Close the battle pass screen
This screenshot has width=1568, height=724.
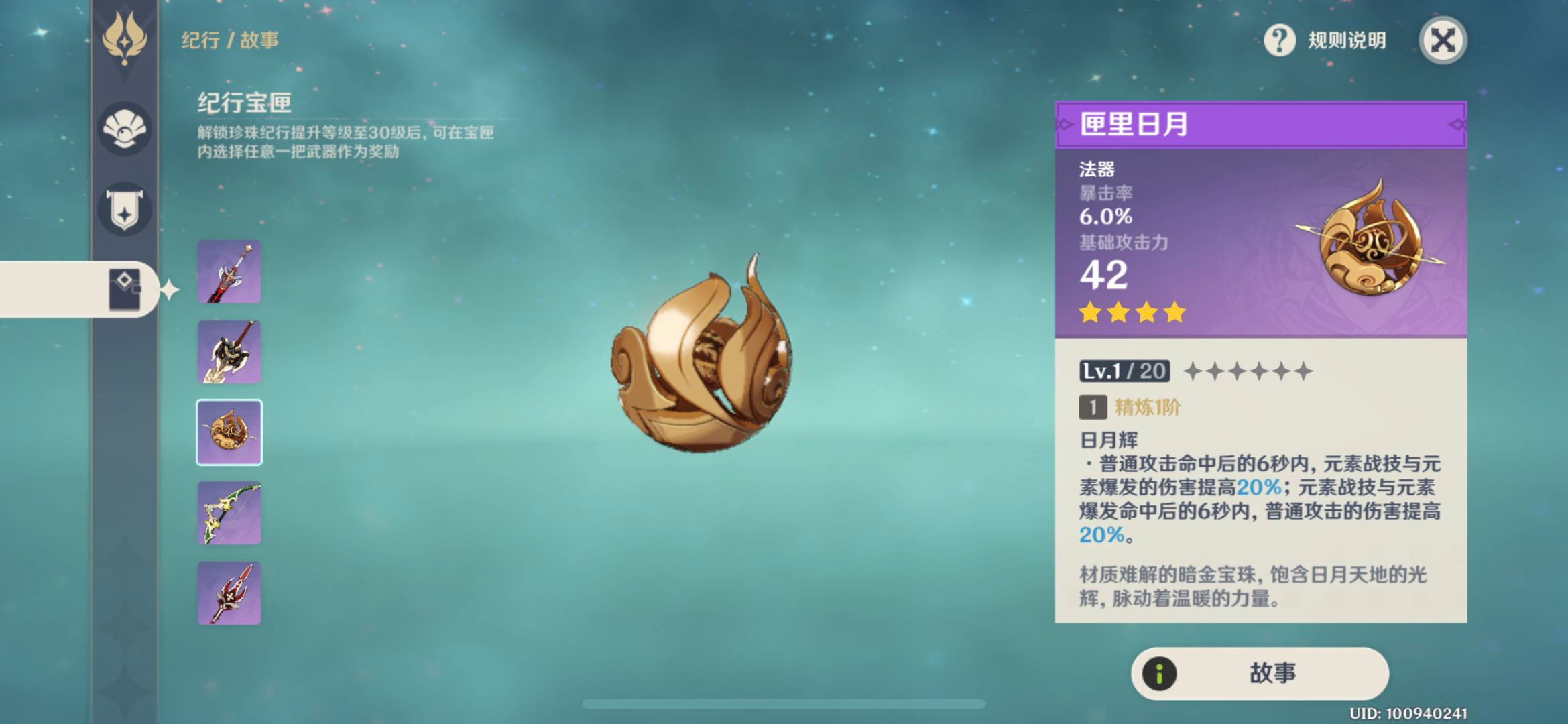[1443, 40]
